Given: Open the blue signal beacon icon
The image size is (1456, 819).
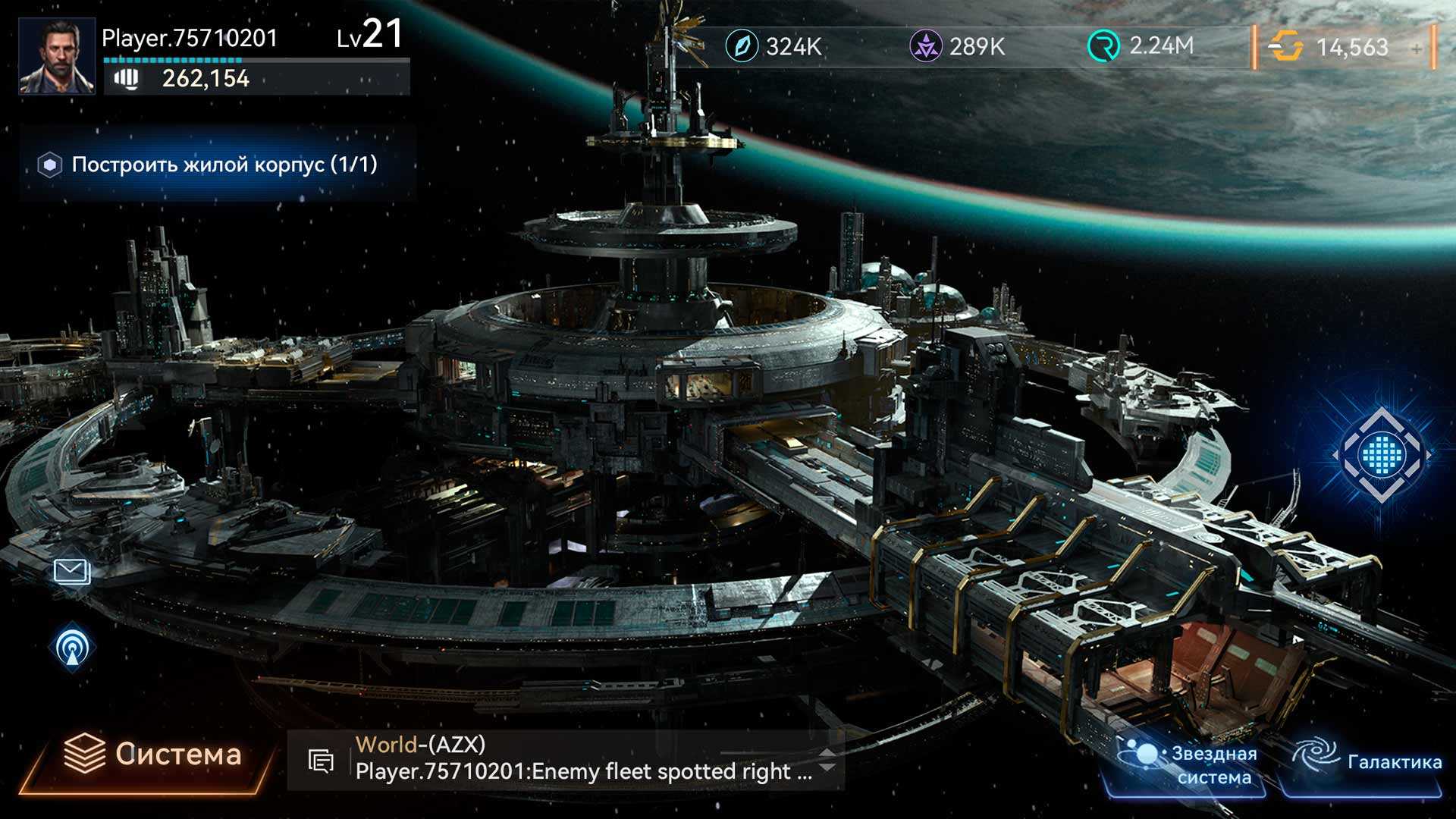Looking at the screenshot, I should [x=72, y=648].
